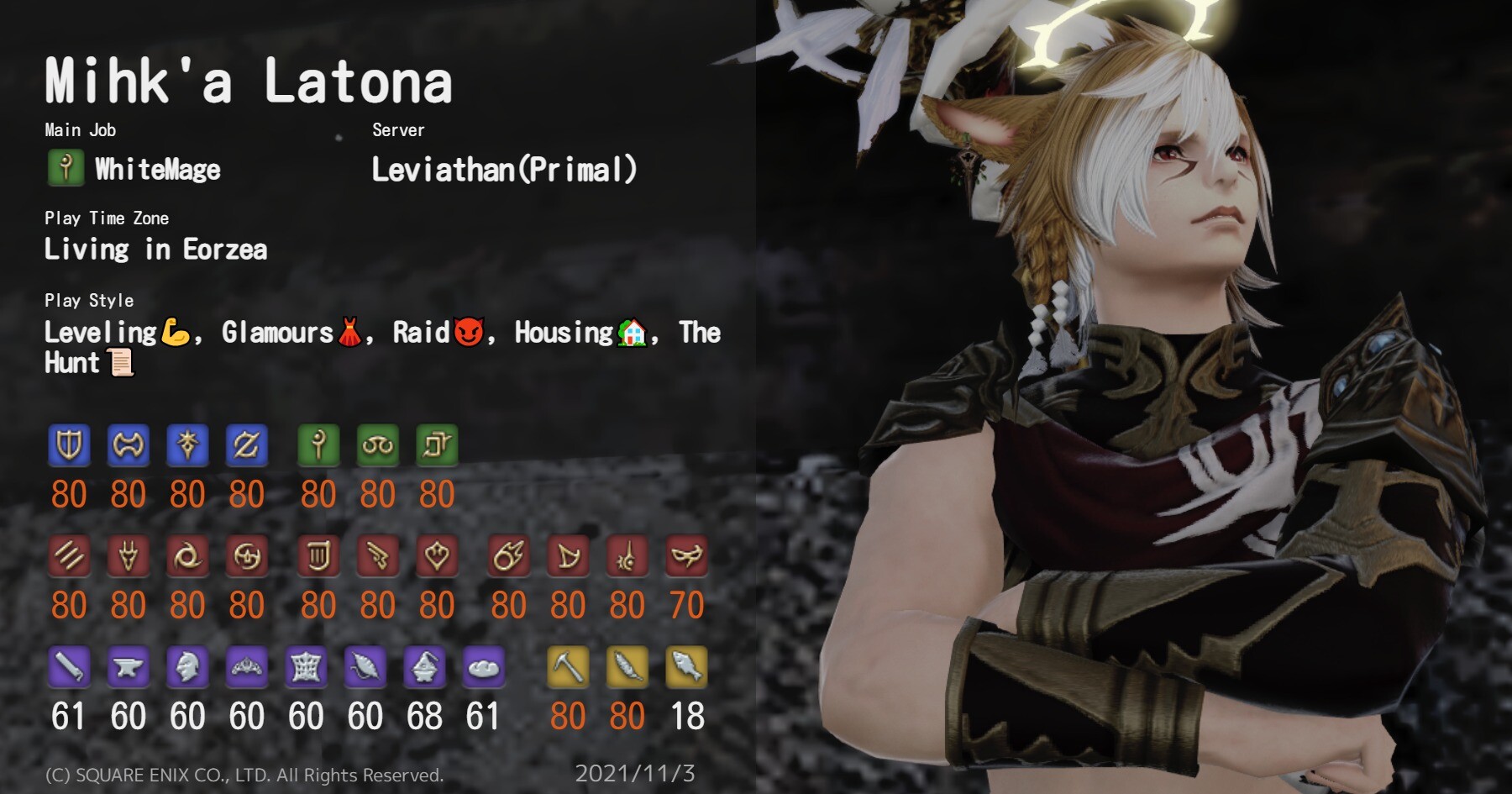Choose the Dancer job icon
The image size is (1512, 794).
(x=437, y=556)
